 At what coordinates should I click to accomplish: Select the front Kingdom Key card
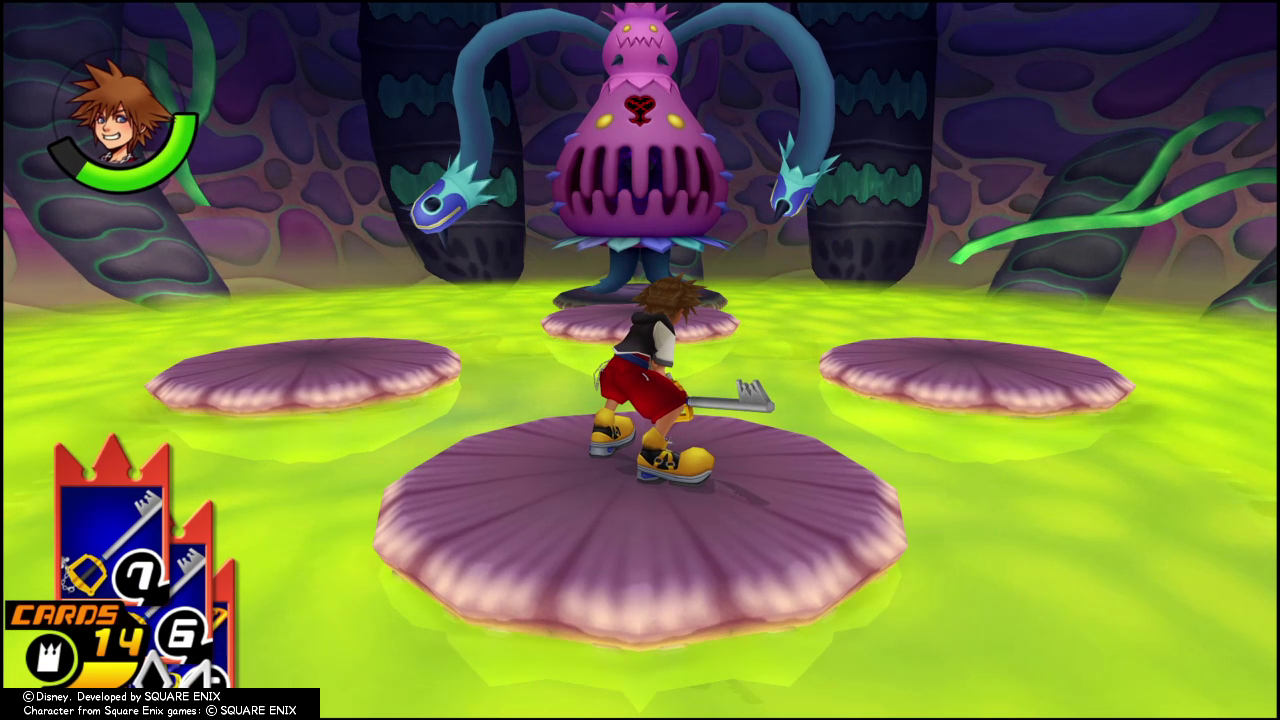(110, 540)
